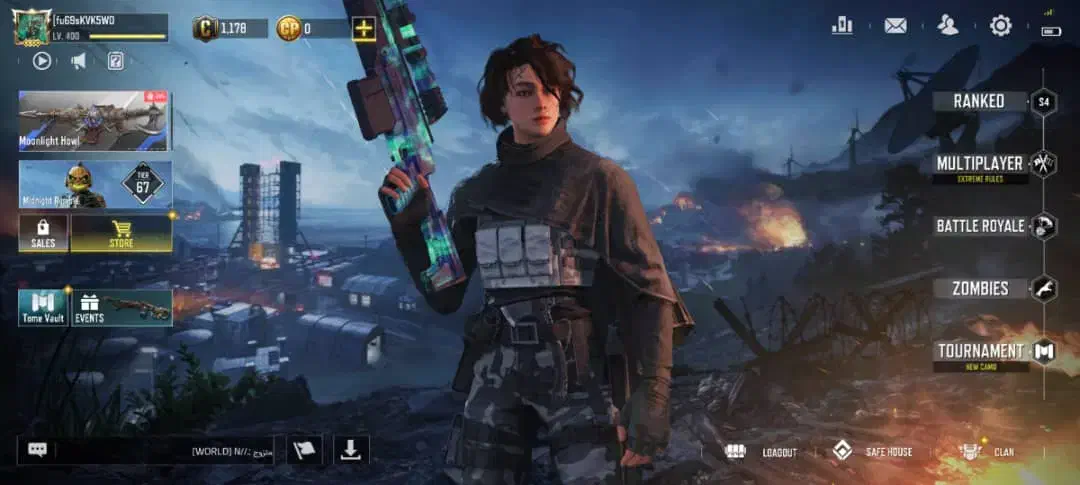Image resolution: width=1080 pixels, height=485 pixels.
Task: Open the player profile avatar
Action: (x=31, y=27)
